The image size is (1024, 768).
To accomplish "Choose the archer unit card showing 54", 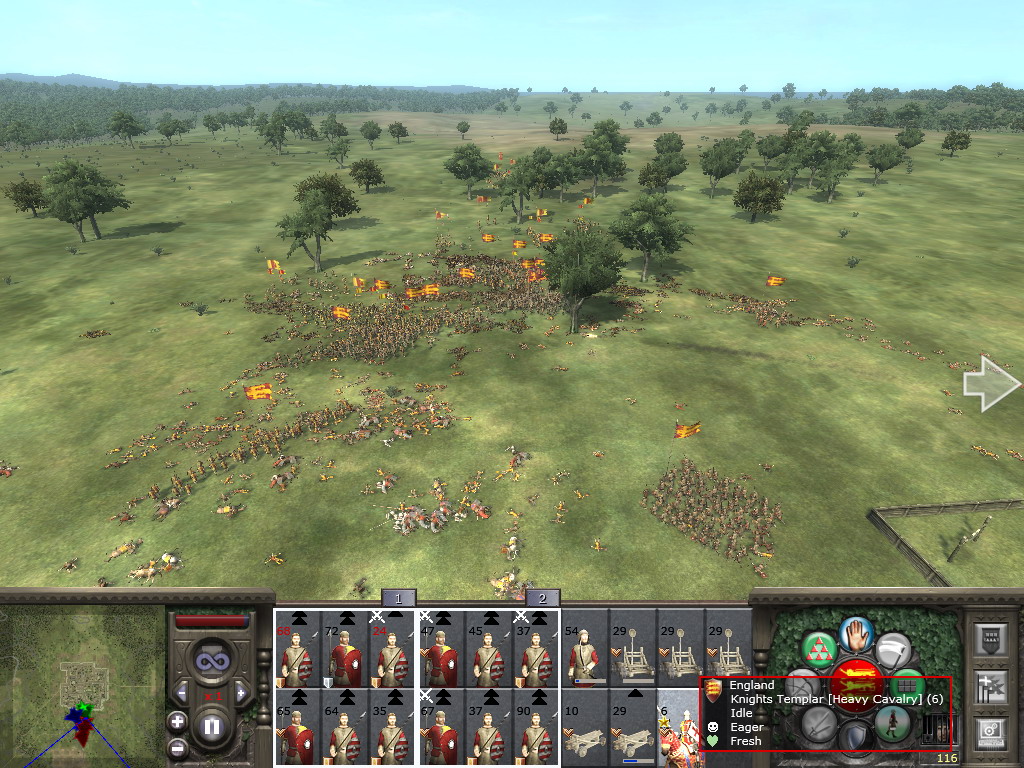I will pos(584,648).
